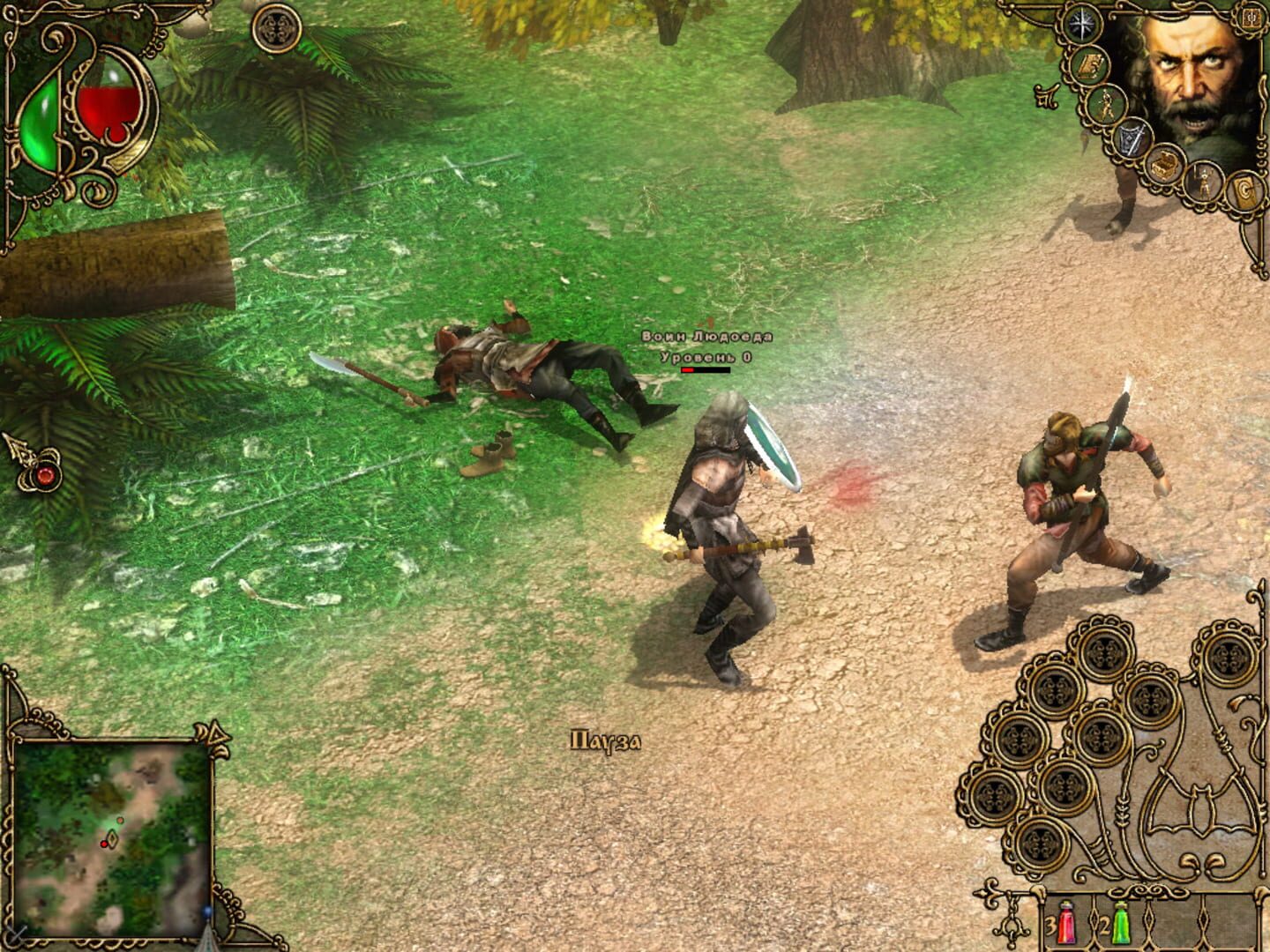Open the quest journal scroll icon
This screenshot has height=952, width=1270.
pyautogui.click(x=1088, y=67)
